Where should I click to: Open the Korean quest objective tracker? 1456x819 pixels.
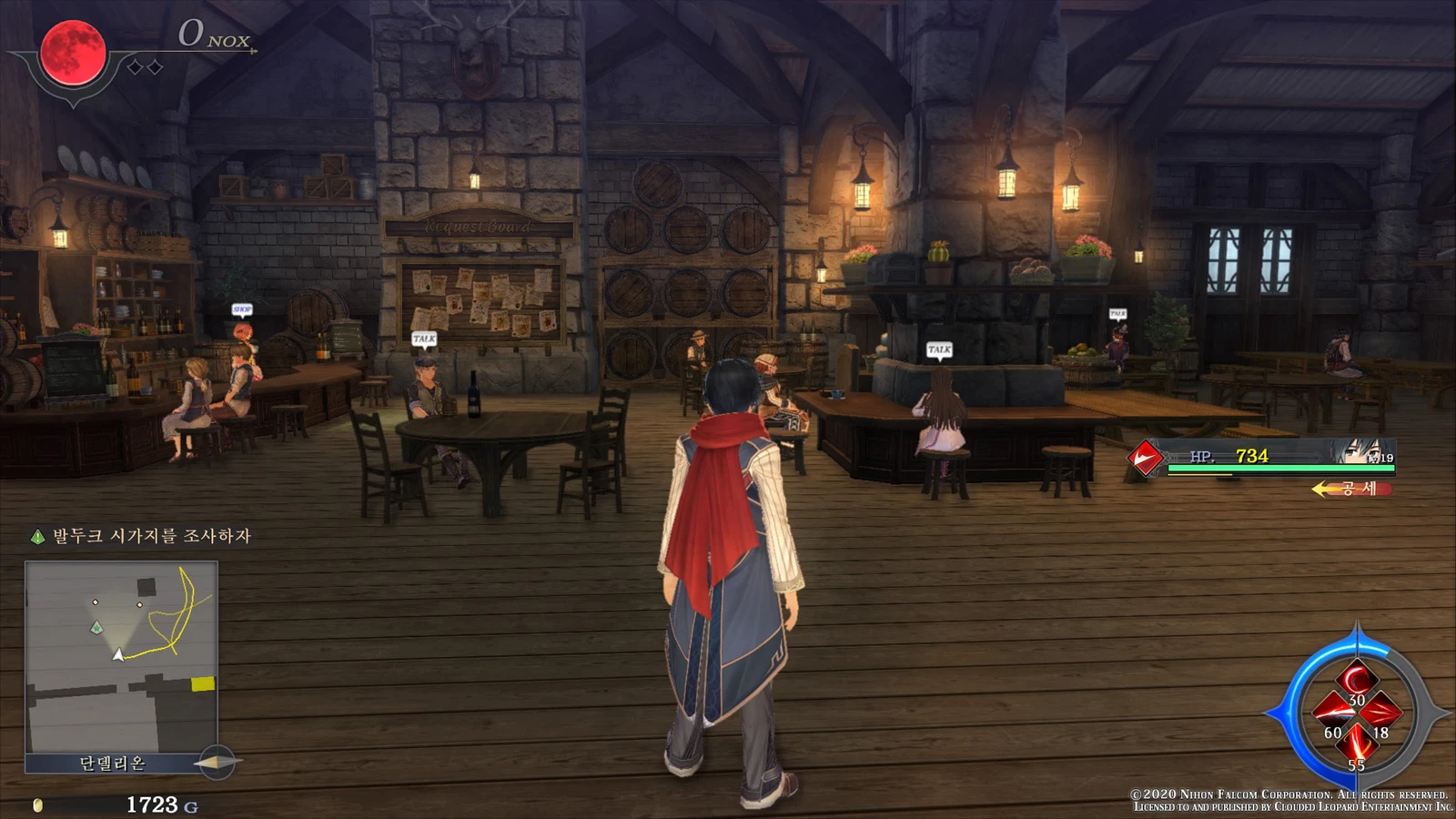click(142, 536)
